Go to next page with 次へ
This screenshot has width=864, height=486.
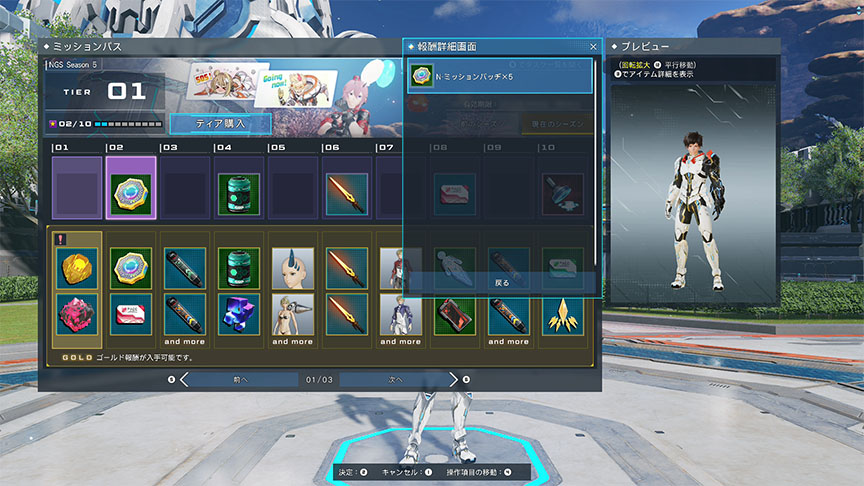395,380
